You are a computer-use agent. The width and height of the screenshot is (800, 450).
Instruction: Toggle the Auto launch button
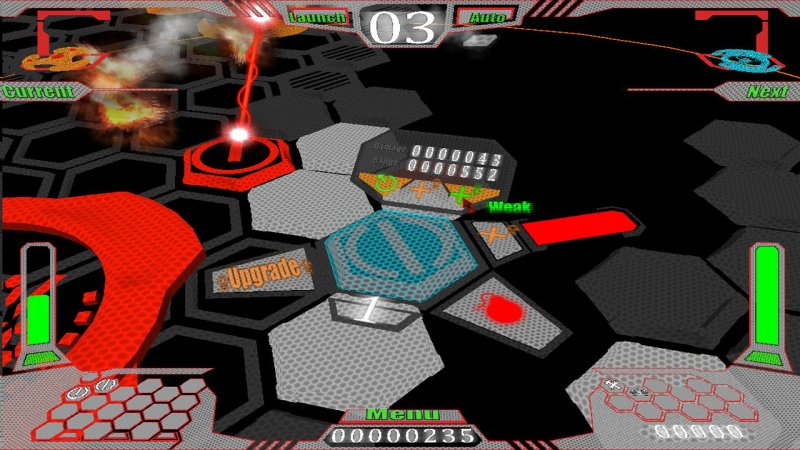point(487,17)
